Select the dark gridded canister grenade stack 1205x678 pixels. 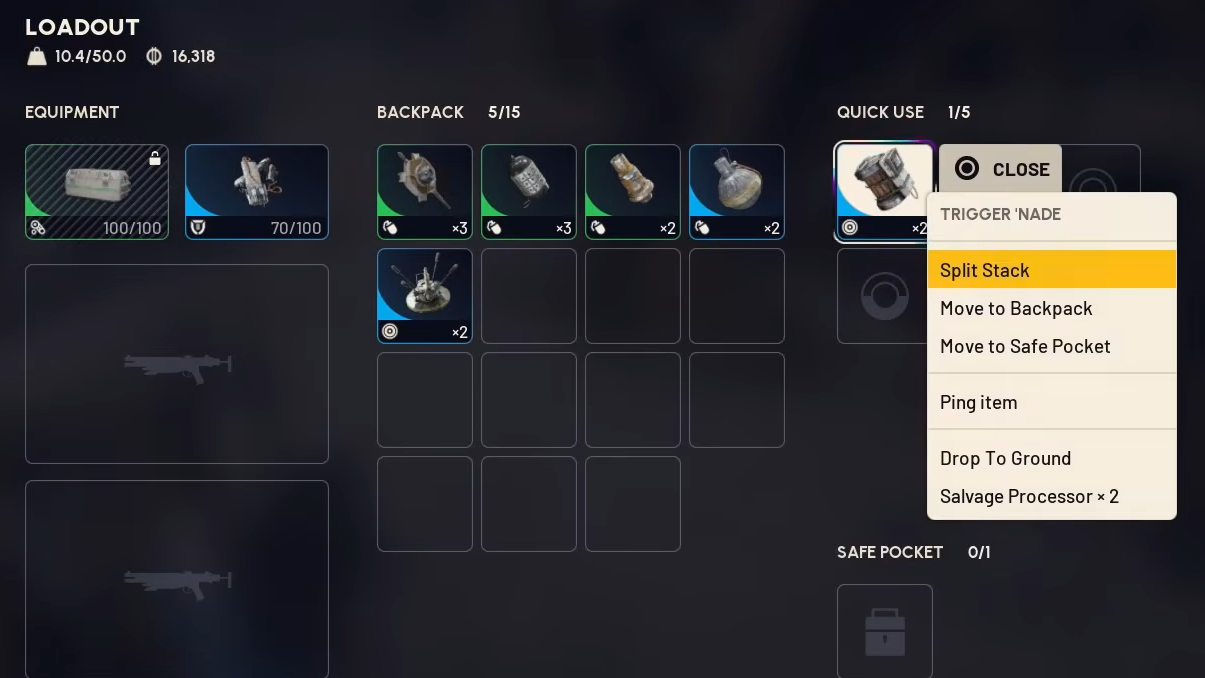[529, 192]
